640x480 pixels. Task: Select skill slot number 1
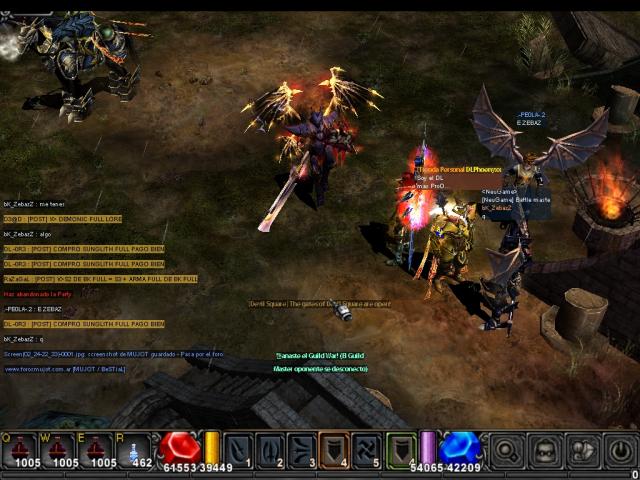(239, 449)
